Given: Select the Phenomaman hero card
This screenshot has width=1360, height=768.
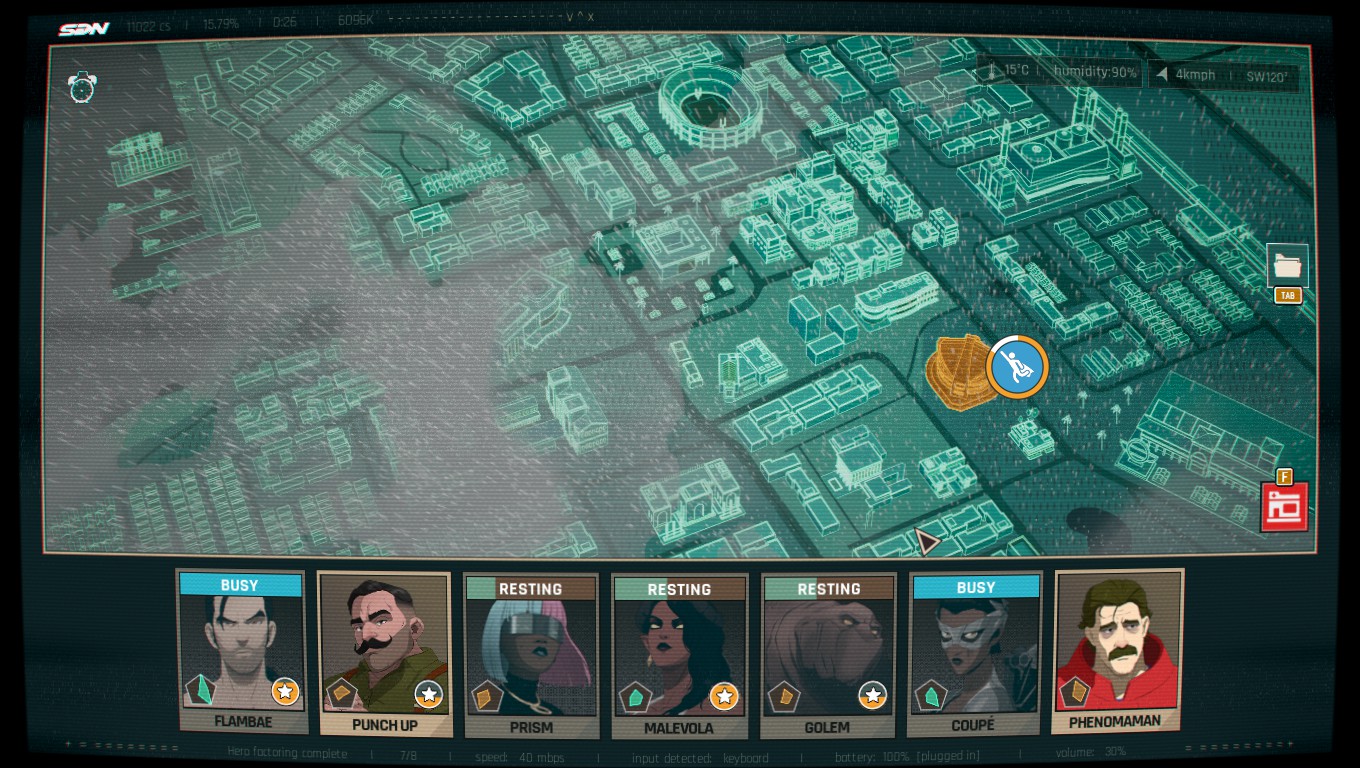Looking at the screenshot, I should coord(1117,650).
